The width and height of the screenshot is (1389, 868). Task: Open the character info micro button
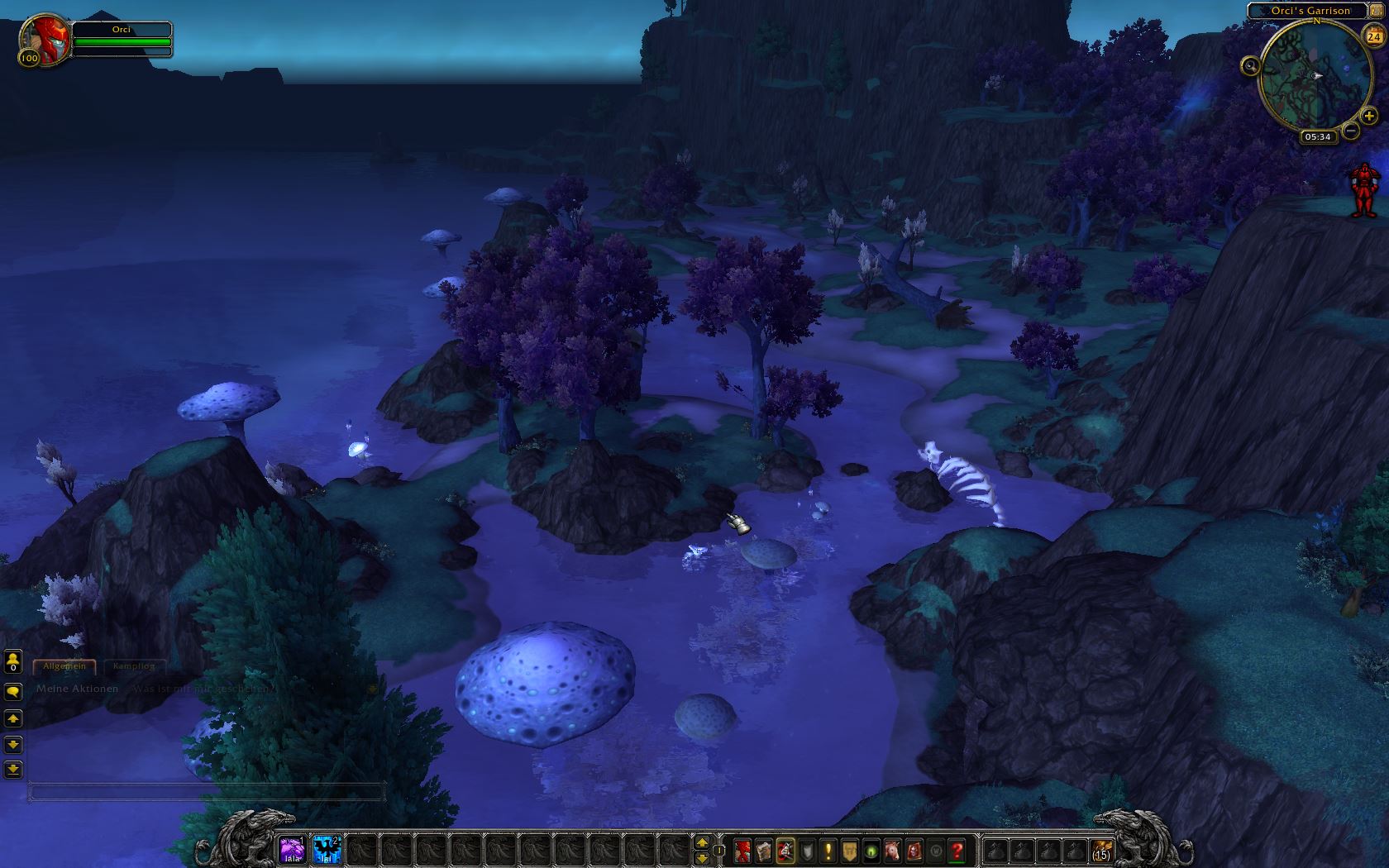(742, 850)
